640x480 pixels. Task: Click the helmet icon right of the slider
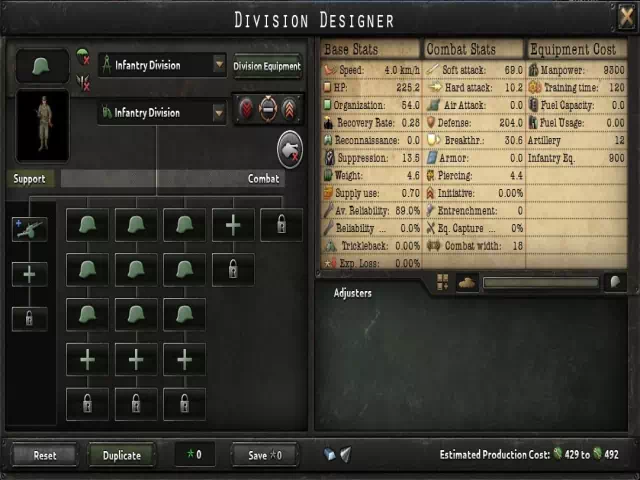coord(615,283)
